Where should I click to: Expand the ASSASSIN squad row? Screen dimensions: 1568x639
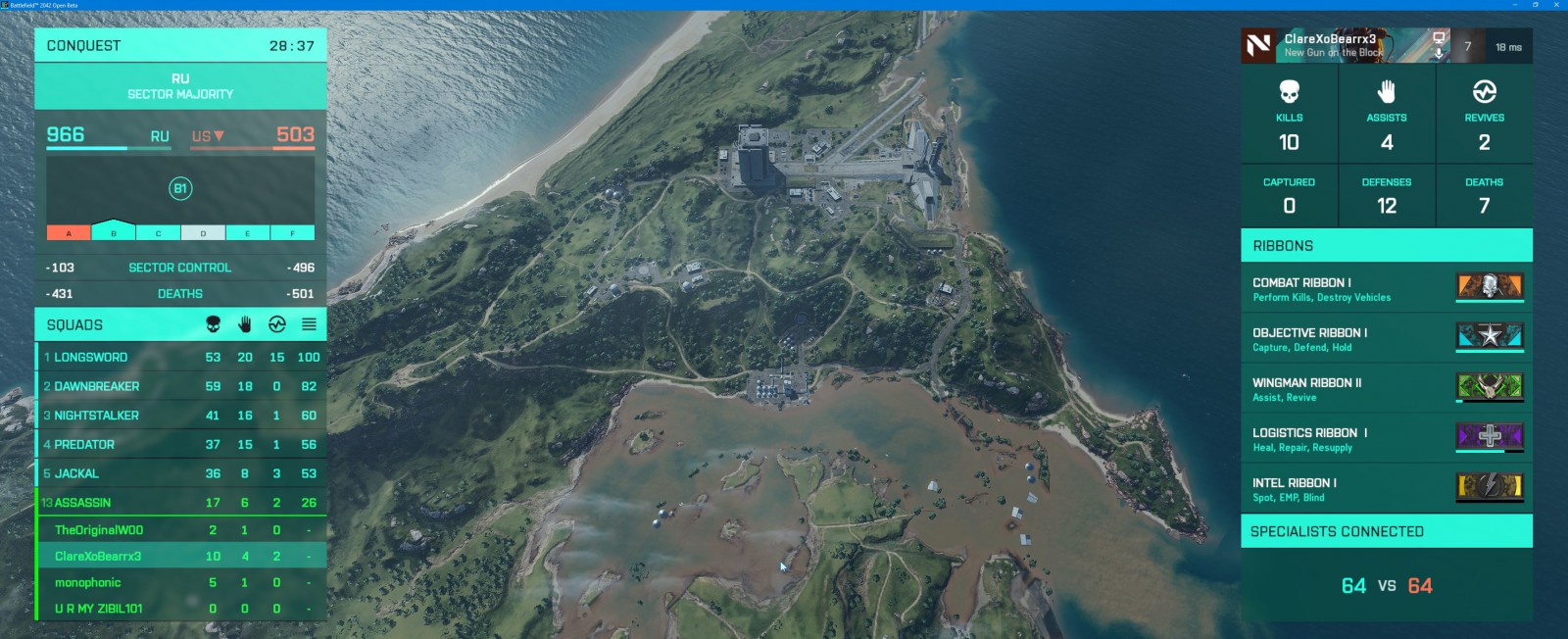pos(180,503)
